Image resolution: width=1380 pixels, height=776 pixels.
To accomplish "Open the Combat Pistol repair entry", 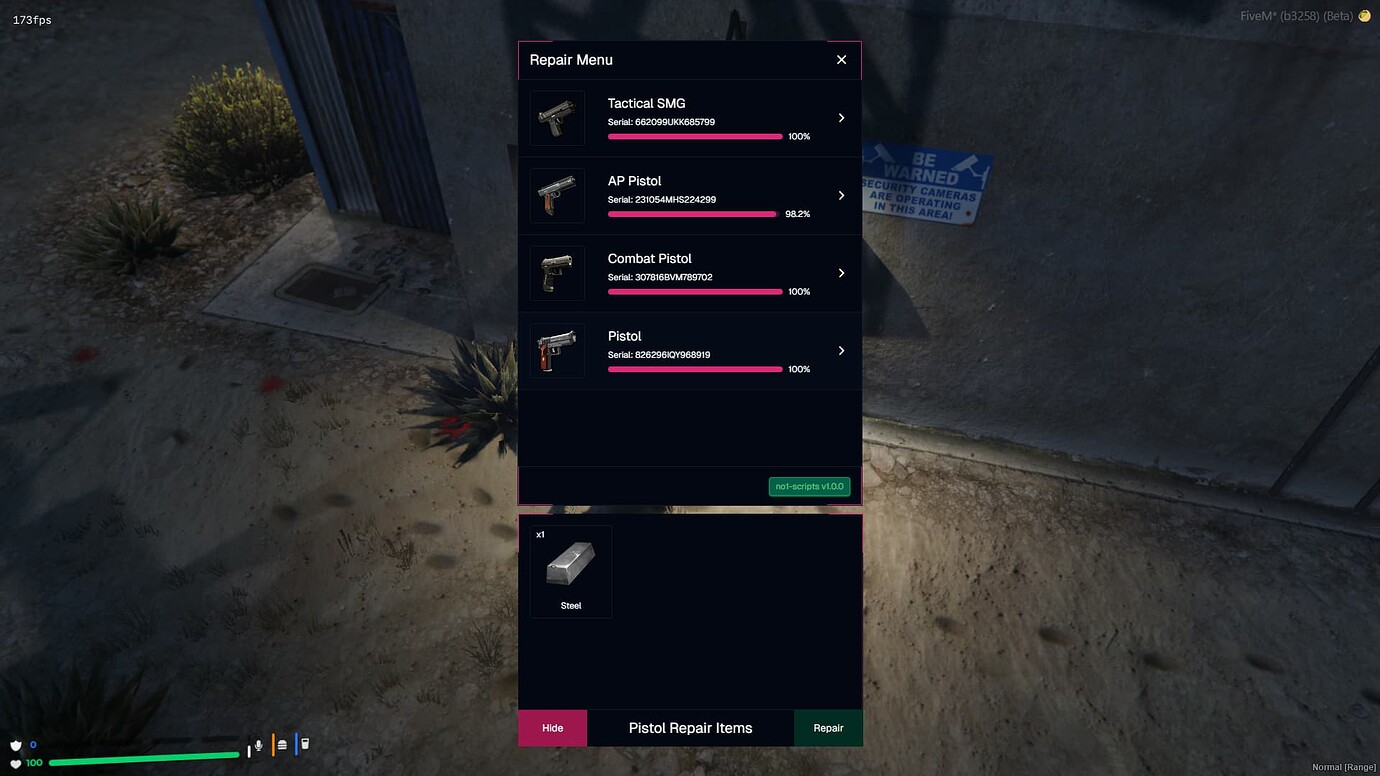I will point(690,273).
